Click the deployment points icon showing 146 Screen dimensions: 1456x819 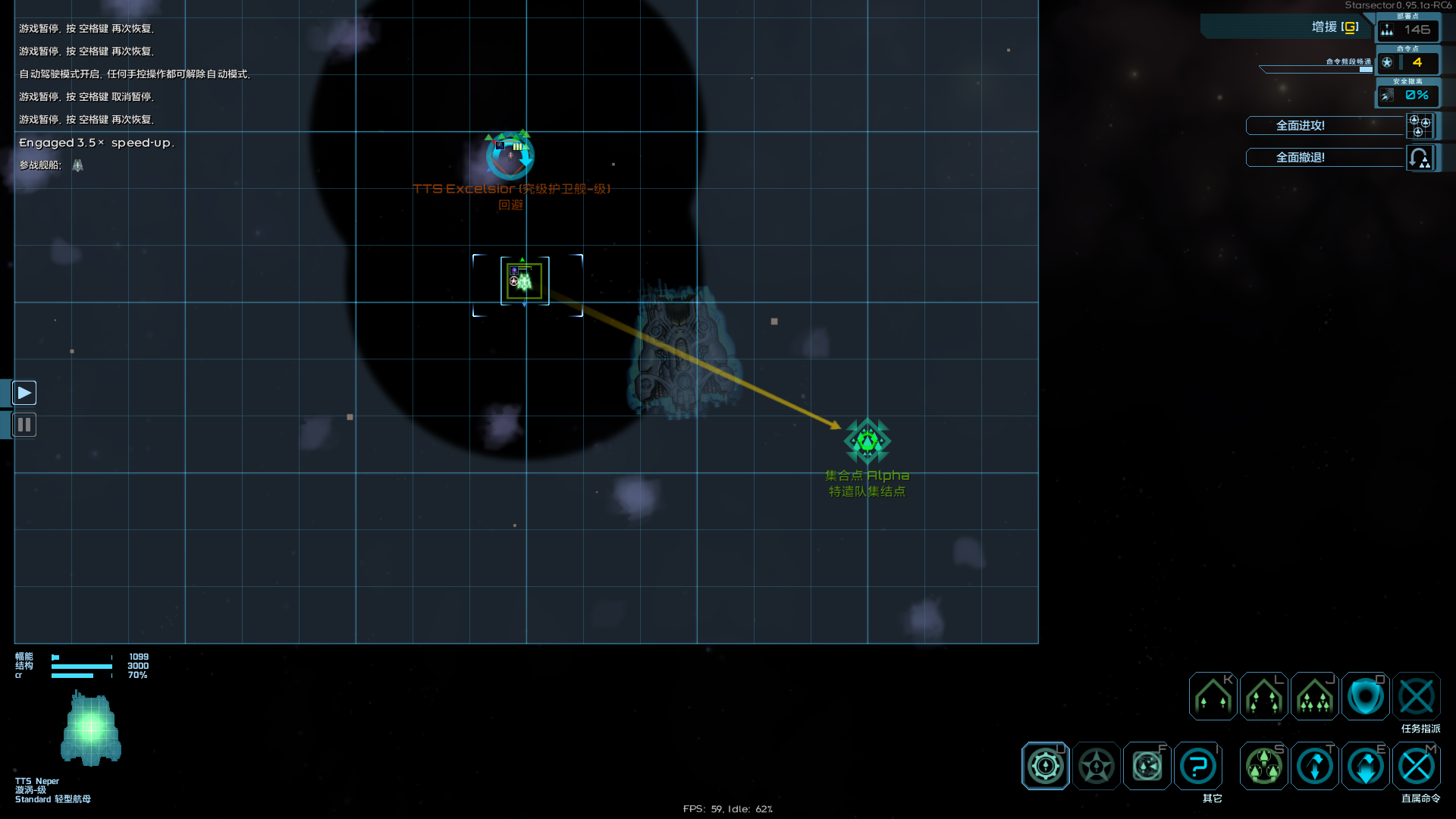tap(1409, 30)
